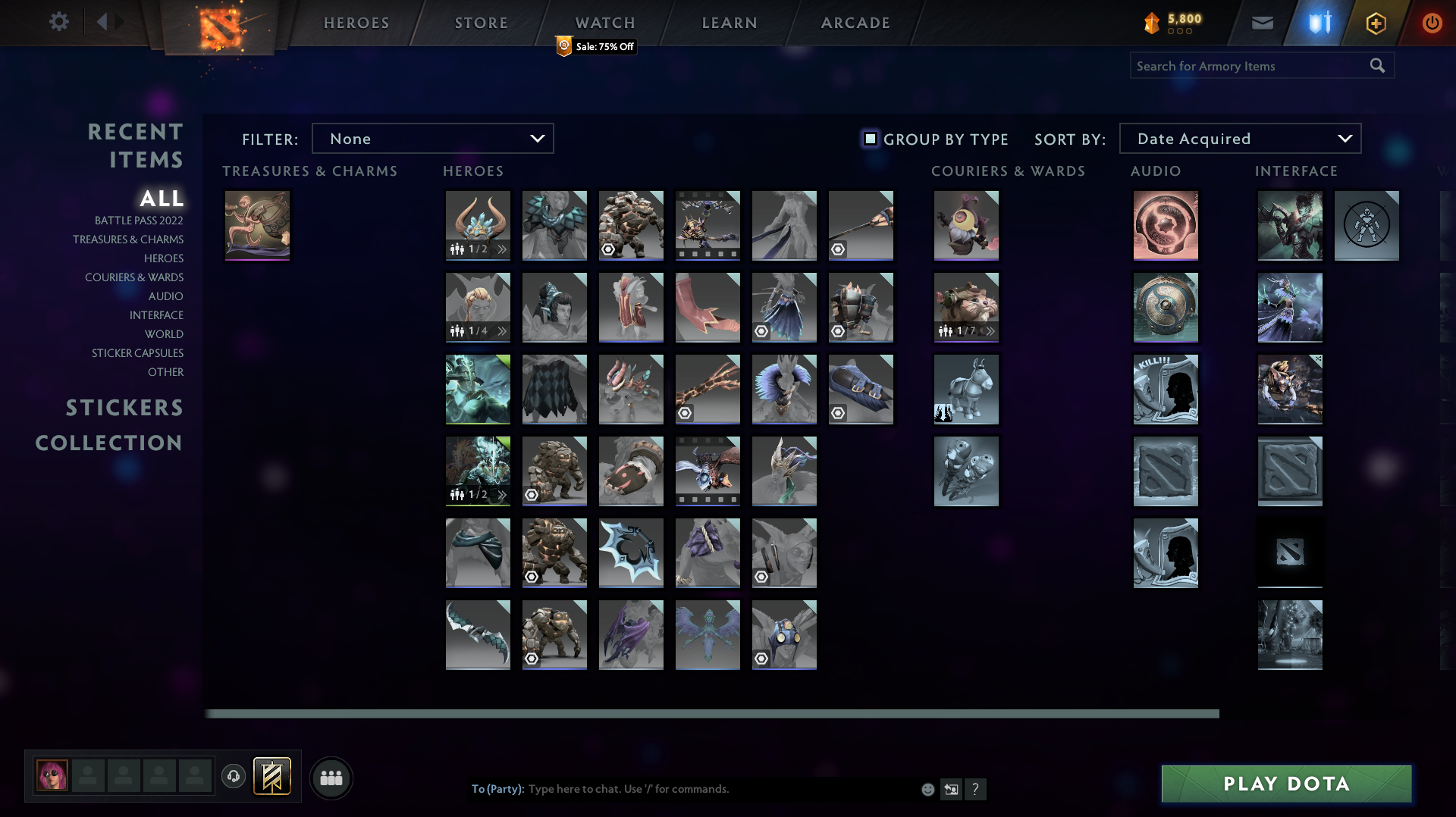Open party finder with the three-people icon
The width and height of the screenshot is (1456, 817).
tap(331, 777)
